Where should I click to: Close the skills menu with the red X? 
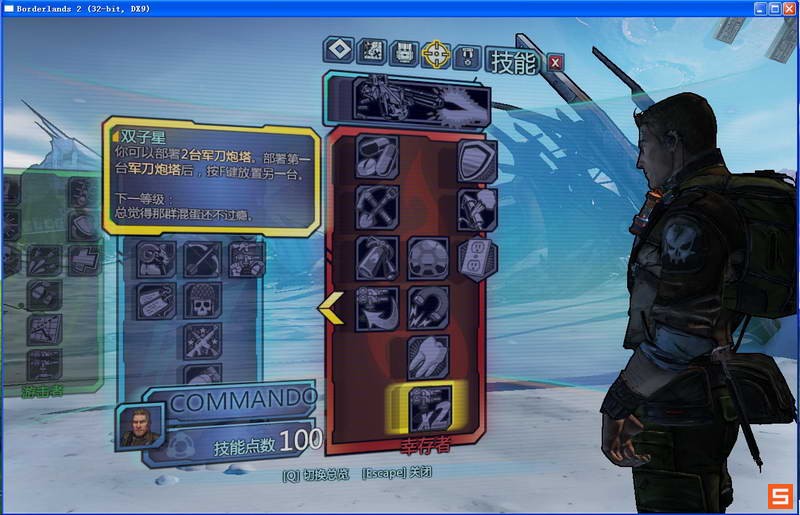tap(556, 62)
